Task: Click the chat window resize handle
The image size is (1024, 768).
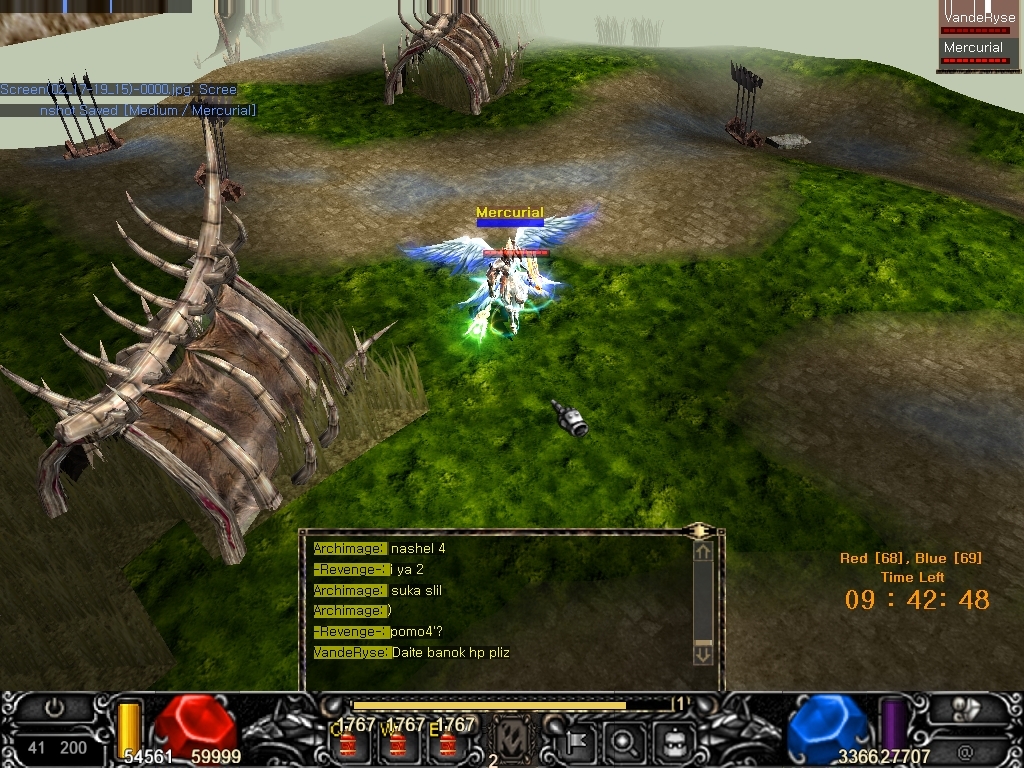Action: pos(700,529)
